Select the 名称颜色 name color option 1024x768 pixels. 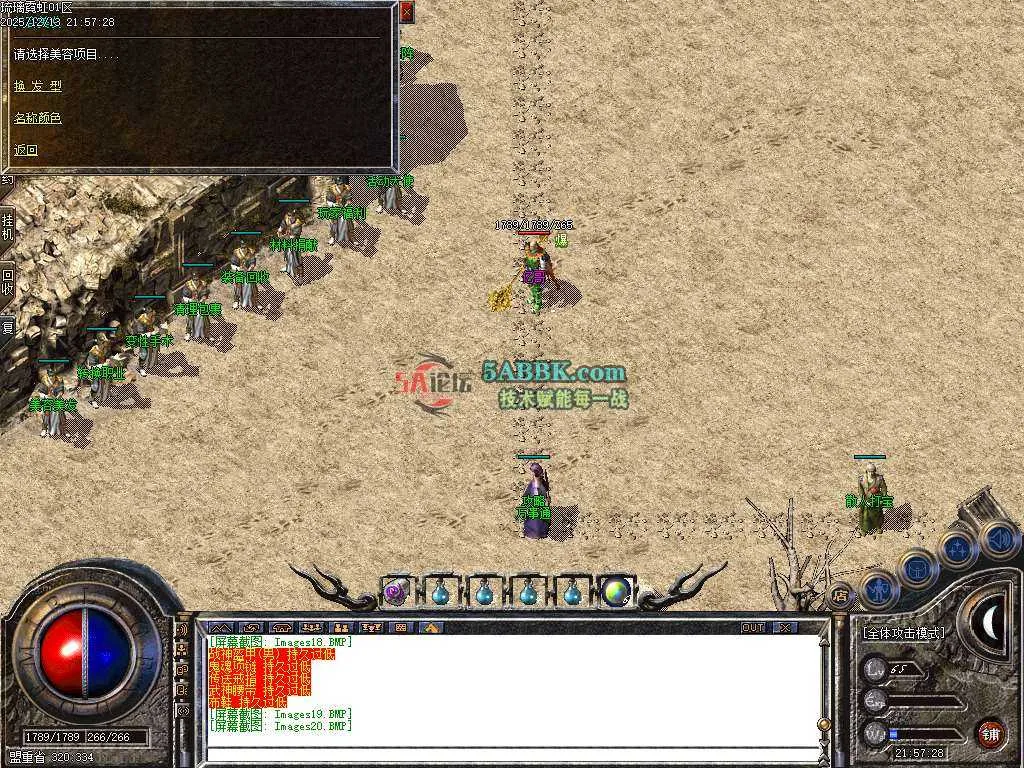point(37,118)
